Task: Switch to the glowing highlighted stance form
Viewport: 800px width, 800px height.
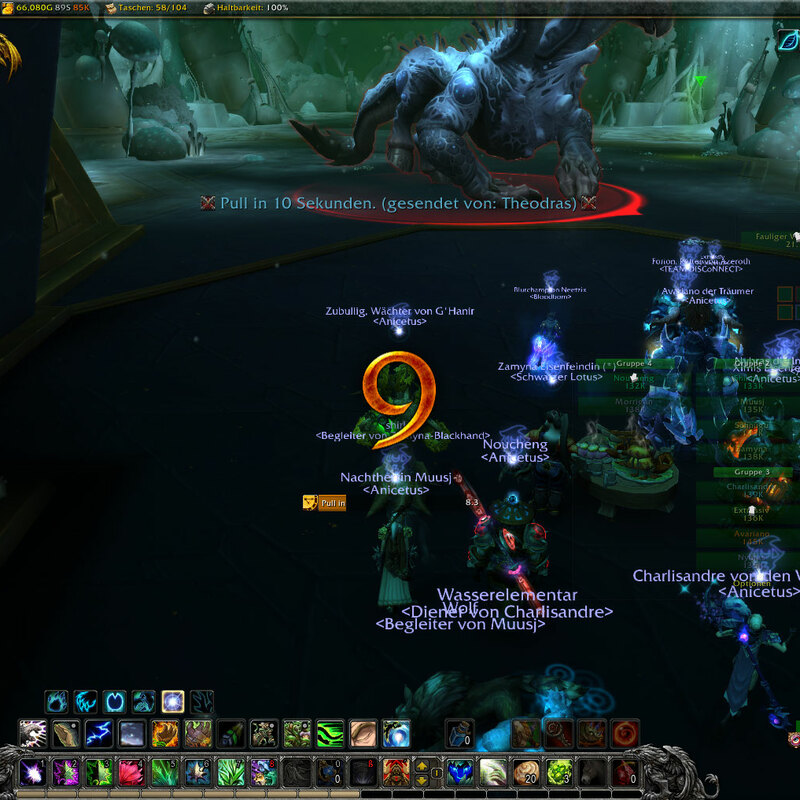Action: coord(172,702)
